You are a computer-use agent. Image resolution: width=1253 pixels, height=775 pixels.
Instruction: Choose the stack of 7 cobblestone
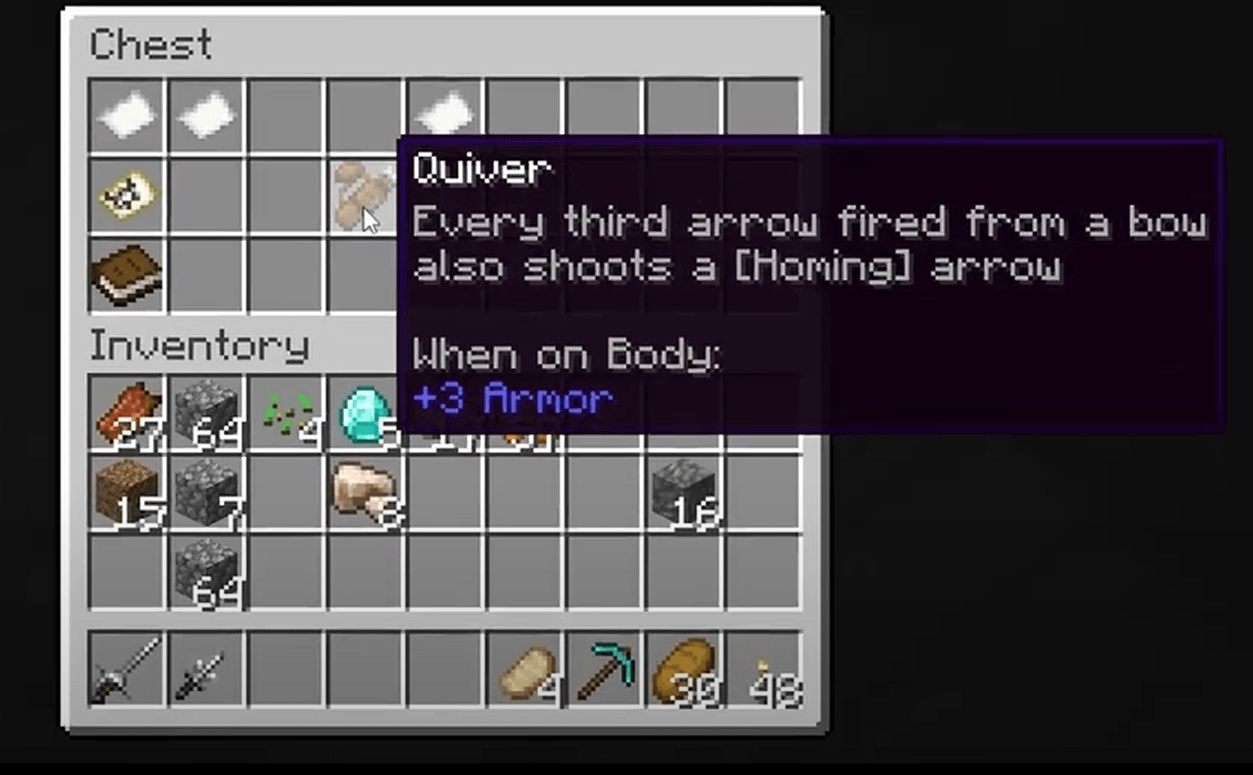click(x=206, y=492)
